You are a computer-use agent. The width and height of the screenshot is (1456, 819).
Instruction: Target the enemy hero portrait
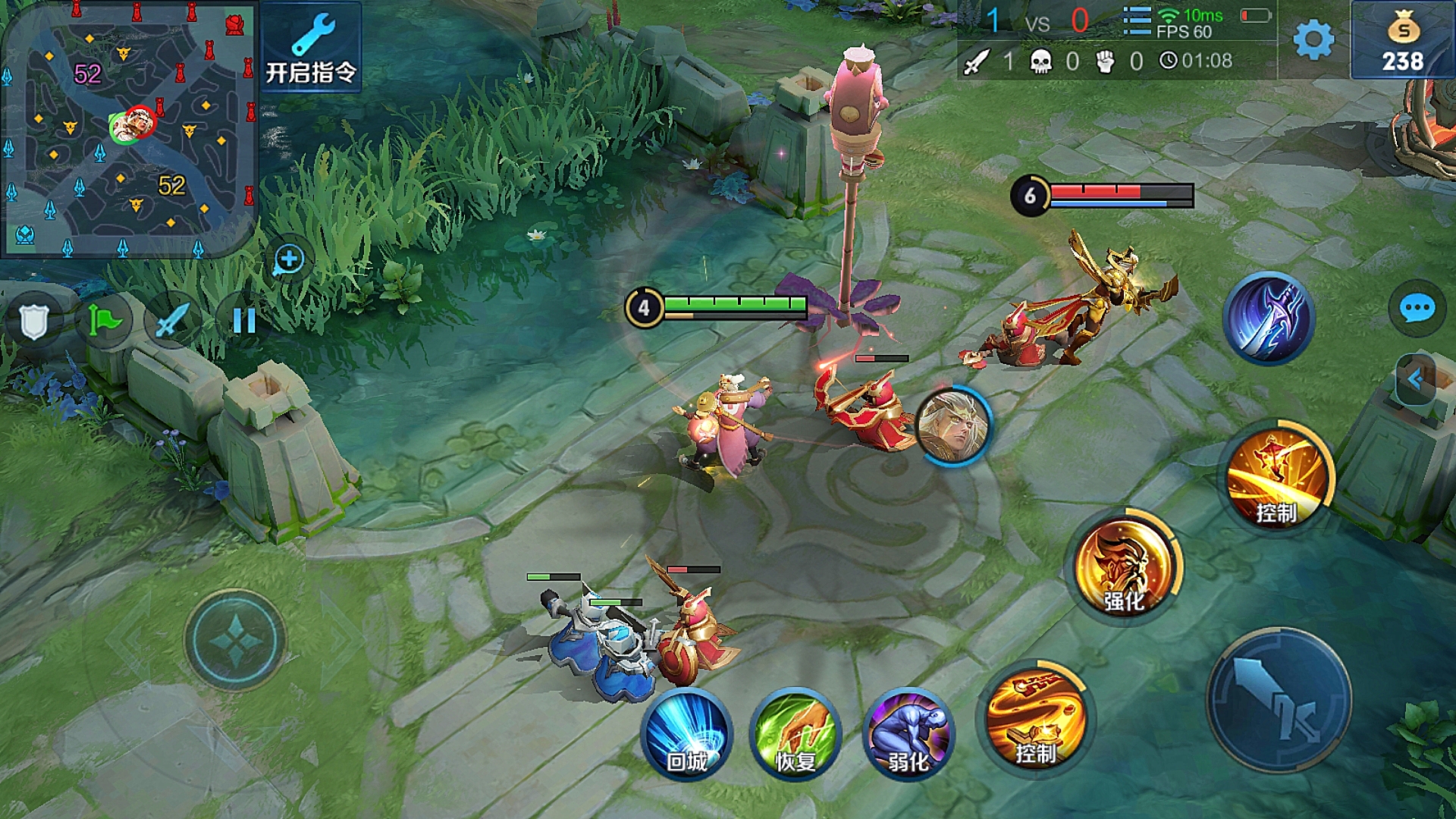(x=952, y=426)
